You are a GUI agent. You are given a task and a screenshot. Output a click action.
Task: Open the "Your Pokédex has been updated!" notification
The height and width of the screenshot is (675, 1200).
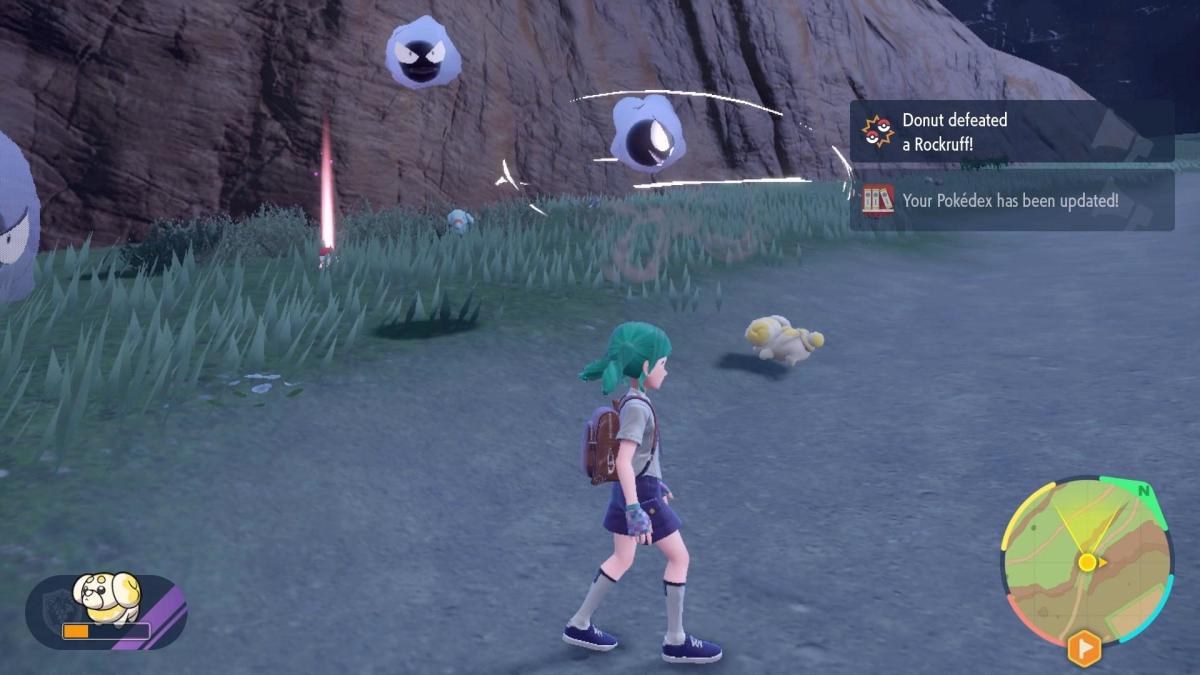pyautogui.click(x=1011, y=200)
